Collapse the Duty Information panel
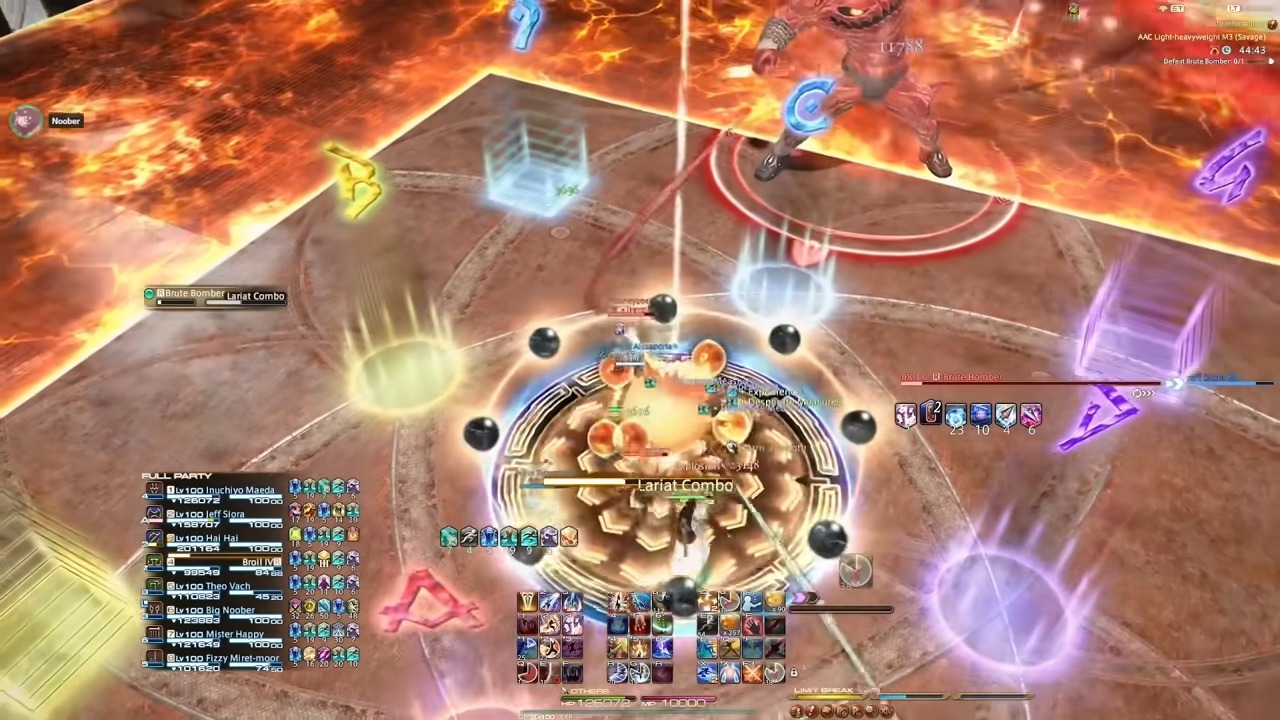This screenshot has height=720, width=1280. tap(1272, 24)
